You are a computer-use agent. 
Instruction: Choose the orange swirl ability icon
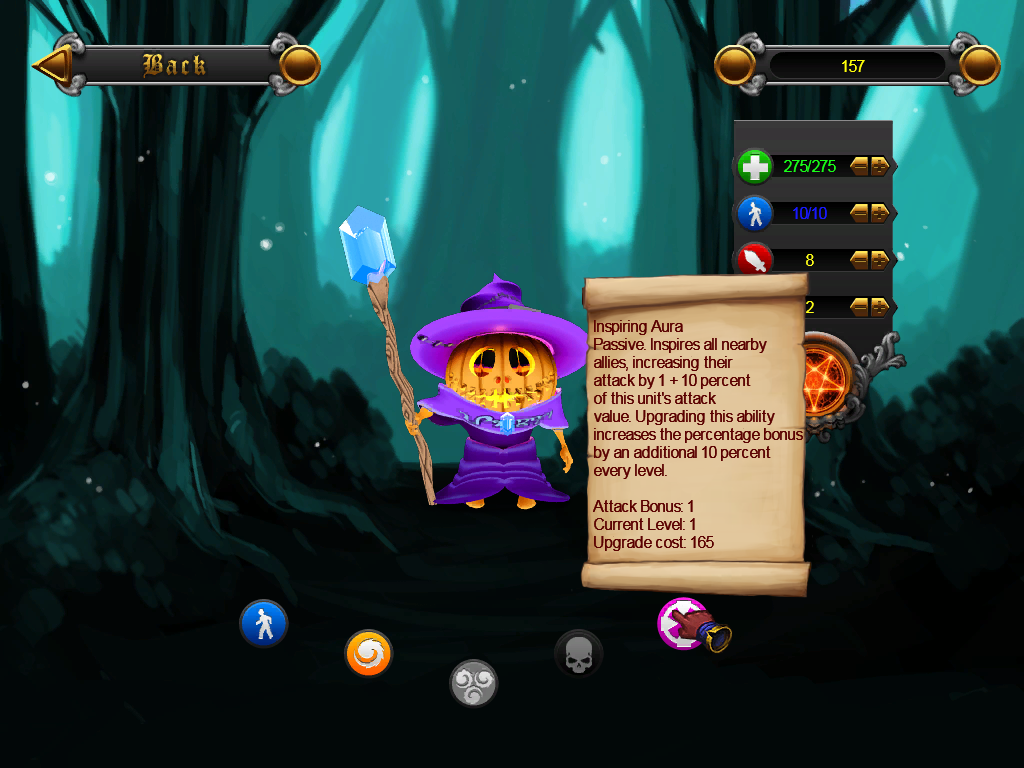(368, 654)
